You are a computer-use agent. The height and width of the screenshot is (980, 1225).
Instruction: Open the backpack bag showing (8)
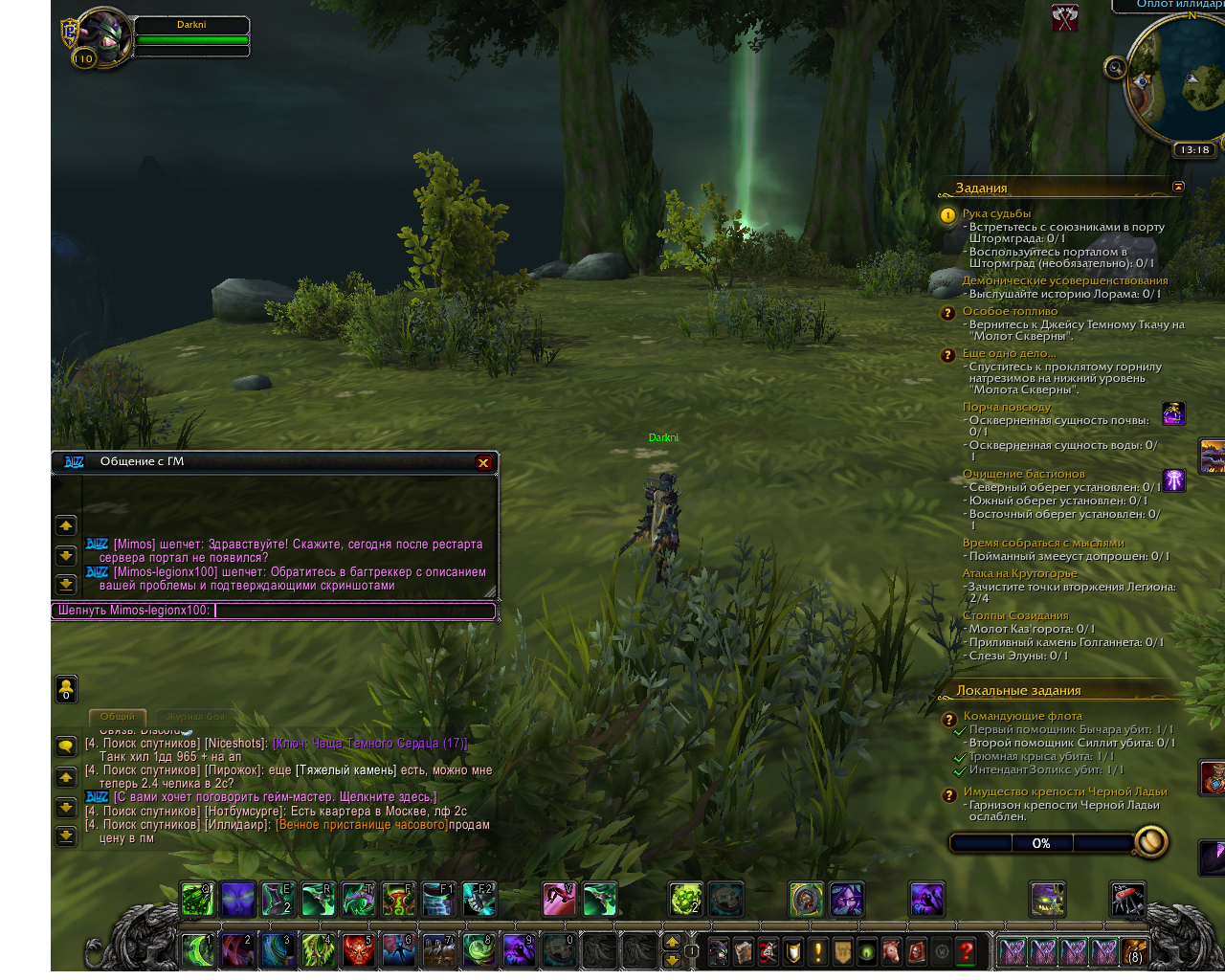pyautogui.click(x=1135, y=951)
